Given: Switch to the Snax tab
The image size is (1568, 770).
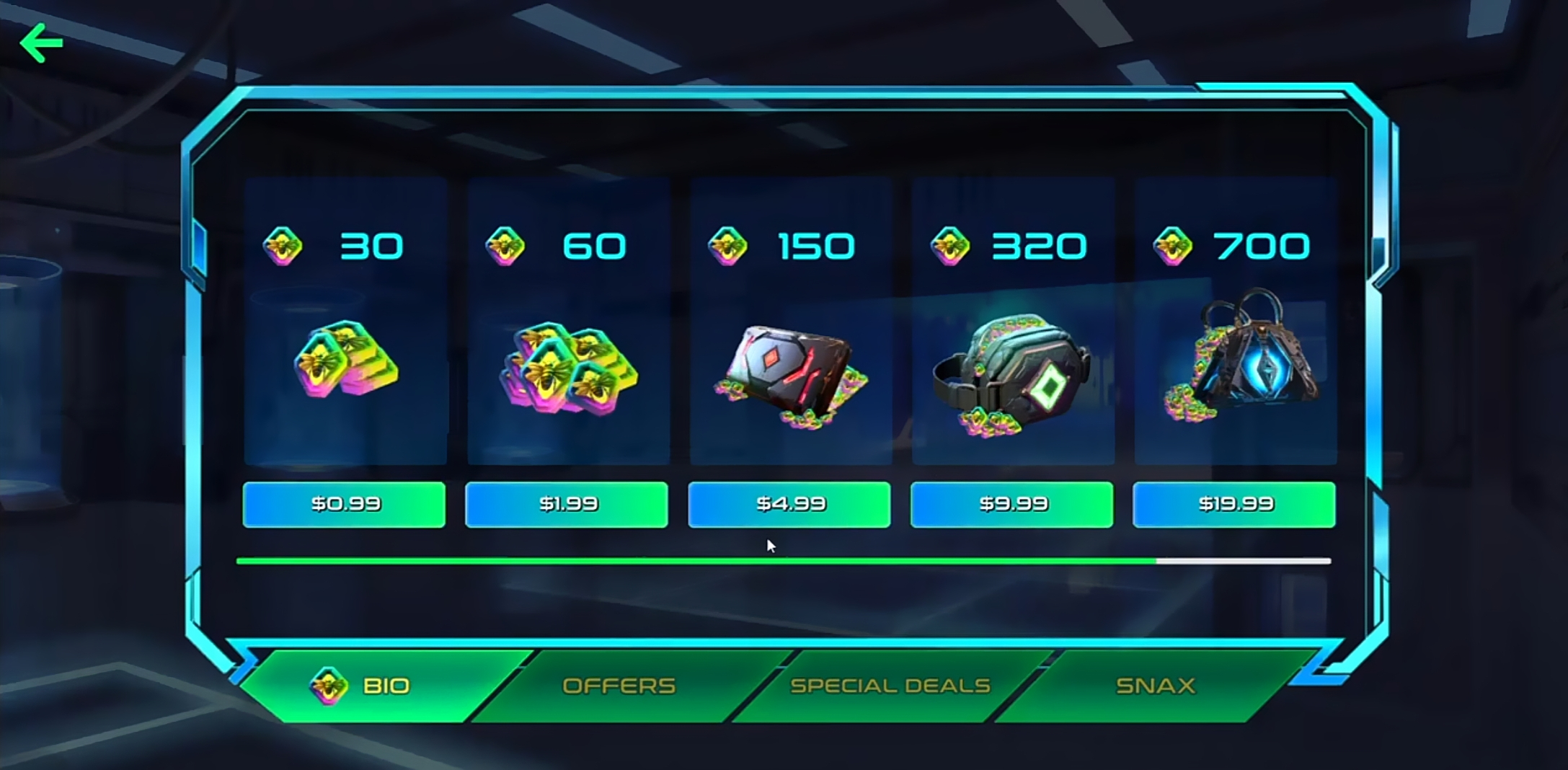Looking at the screenshot, I should (1156, 686).
